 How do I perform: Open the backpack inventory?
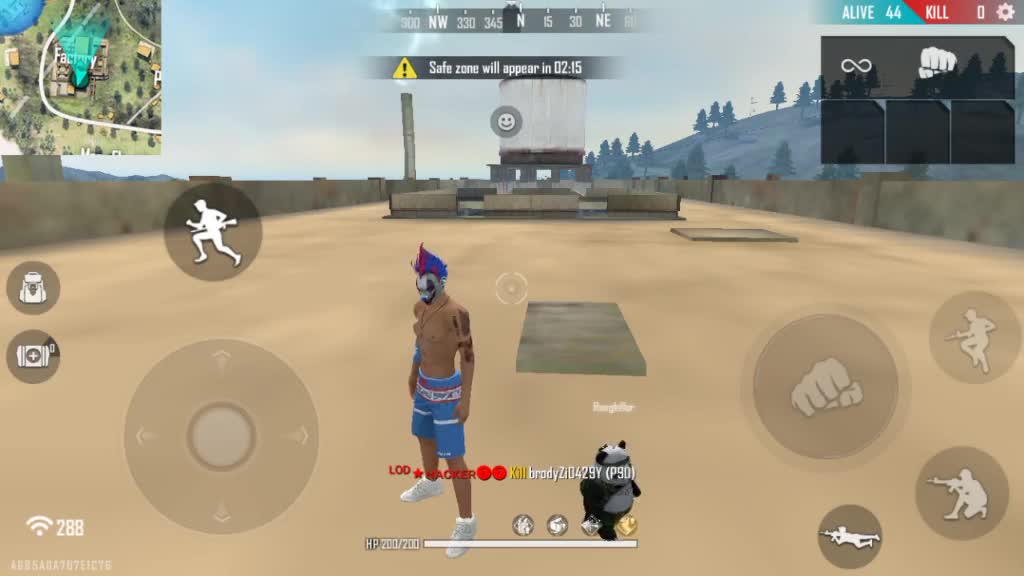click(33, 288)
